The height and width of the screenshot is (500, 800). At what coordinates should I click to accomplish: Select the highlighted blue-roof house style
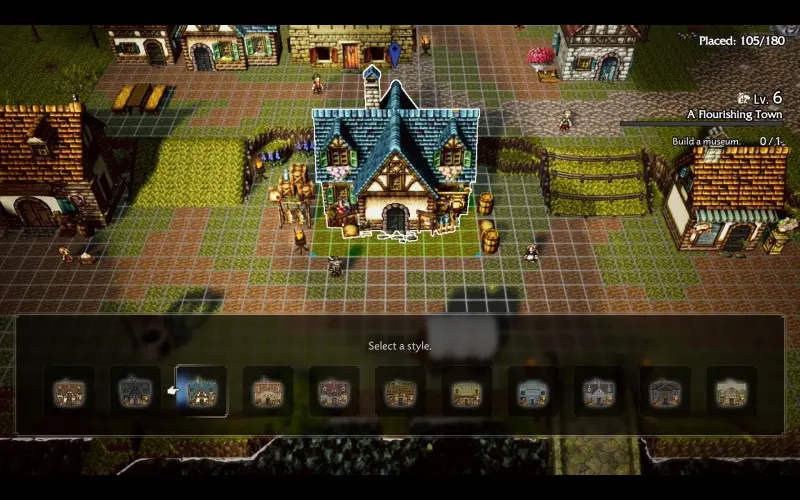[x=201, y=392]
